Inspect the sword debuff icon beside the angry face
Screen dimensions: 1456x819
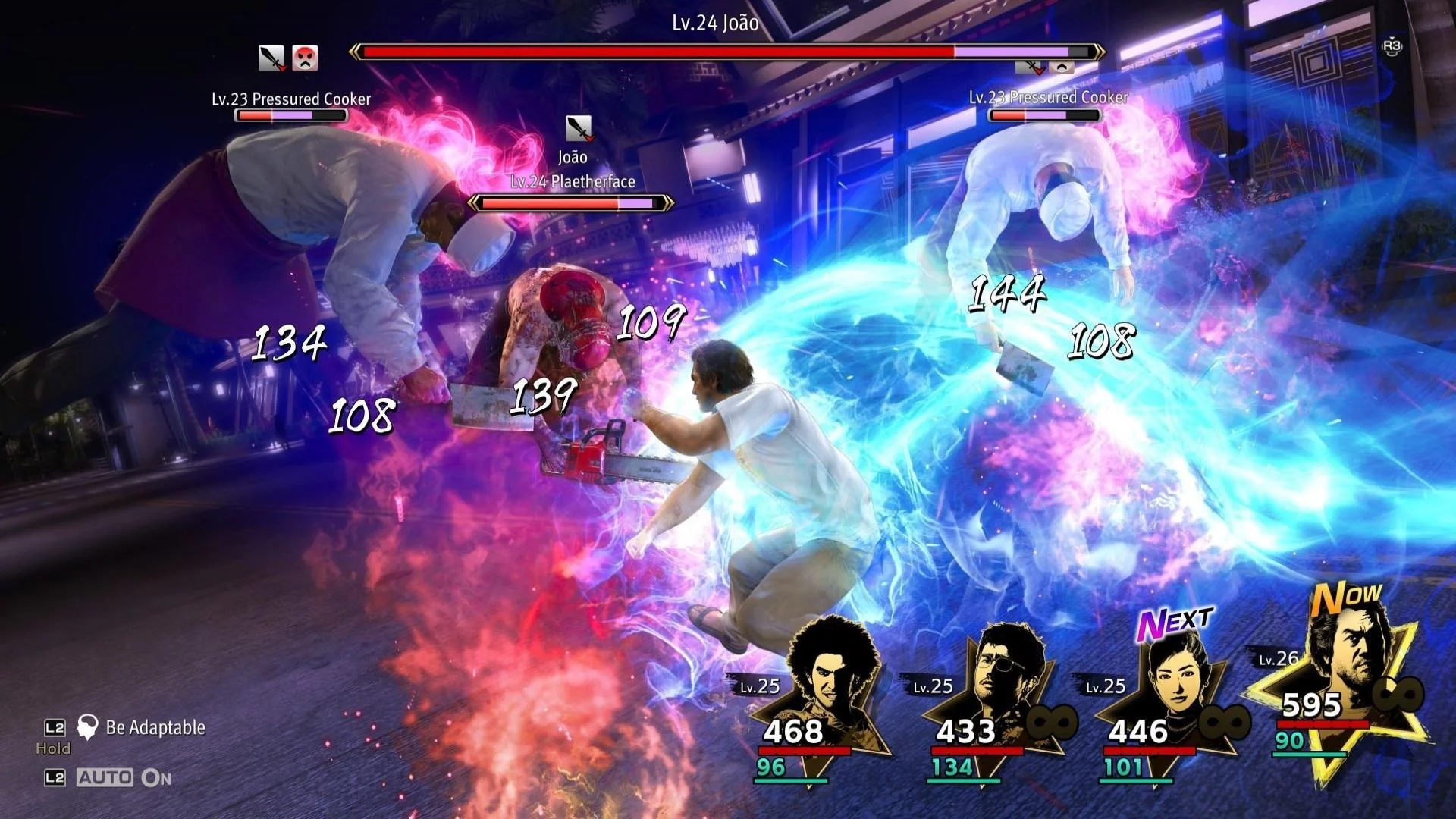(271, 58)
